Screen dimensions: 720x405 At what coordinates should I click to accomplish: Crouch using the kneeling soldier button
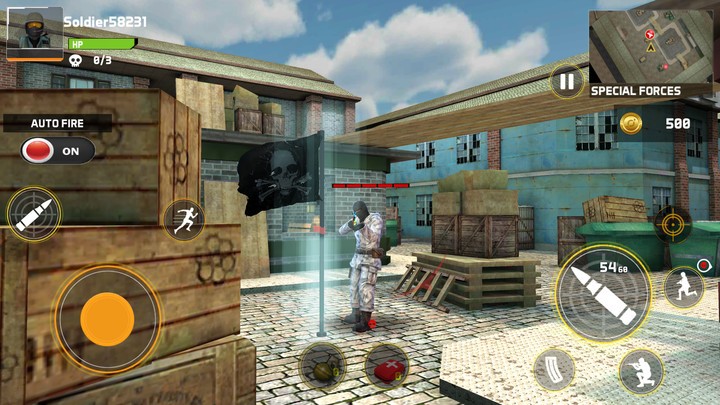tap(640, 371)
